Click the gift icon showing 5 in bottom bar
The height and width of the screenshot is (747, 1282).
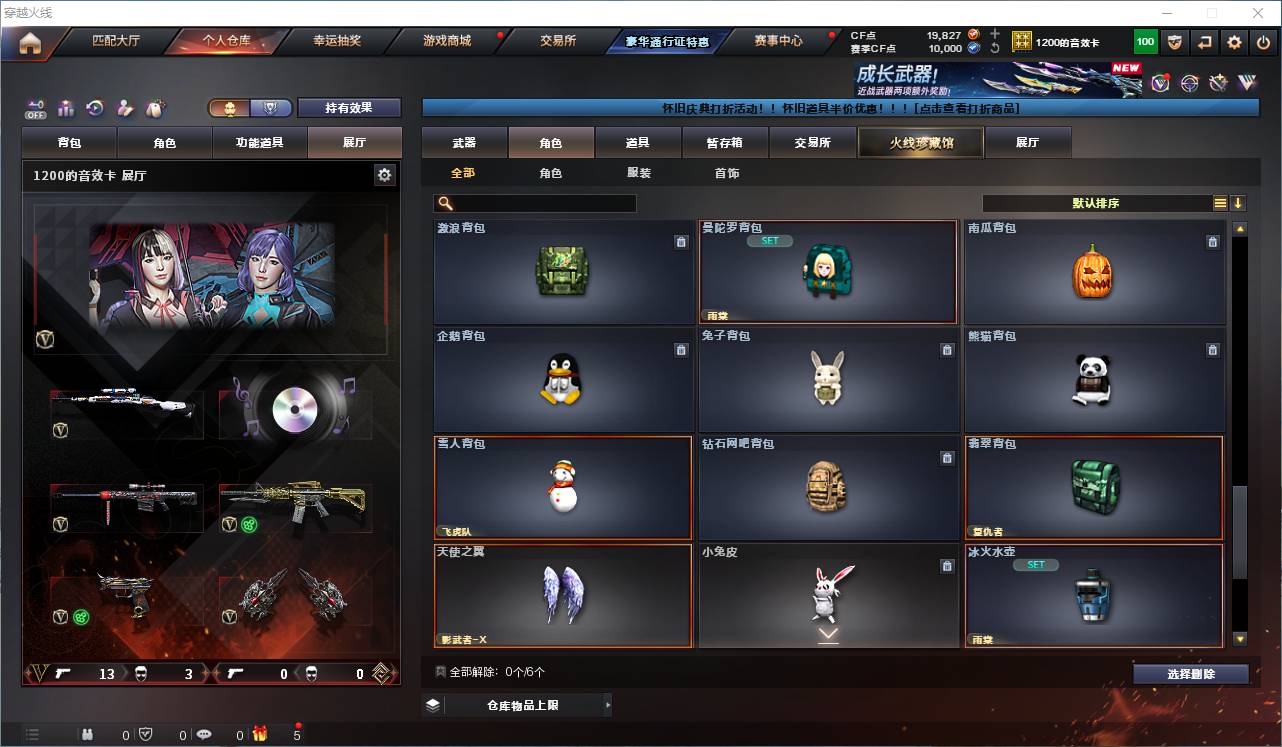point(260,733)
